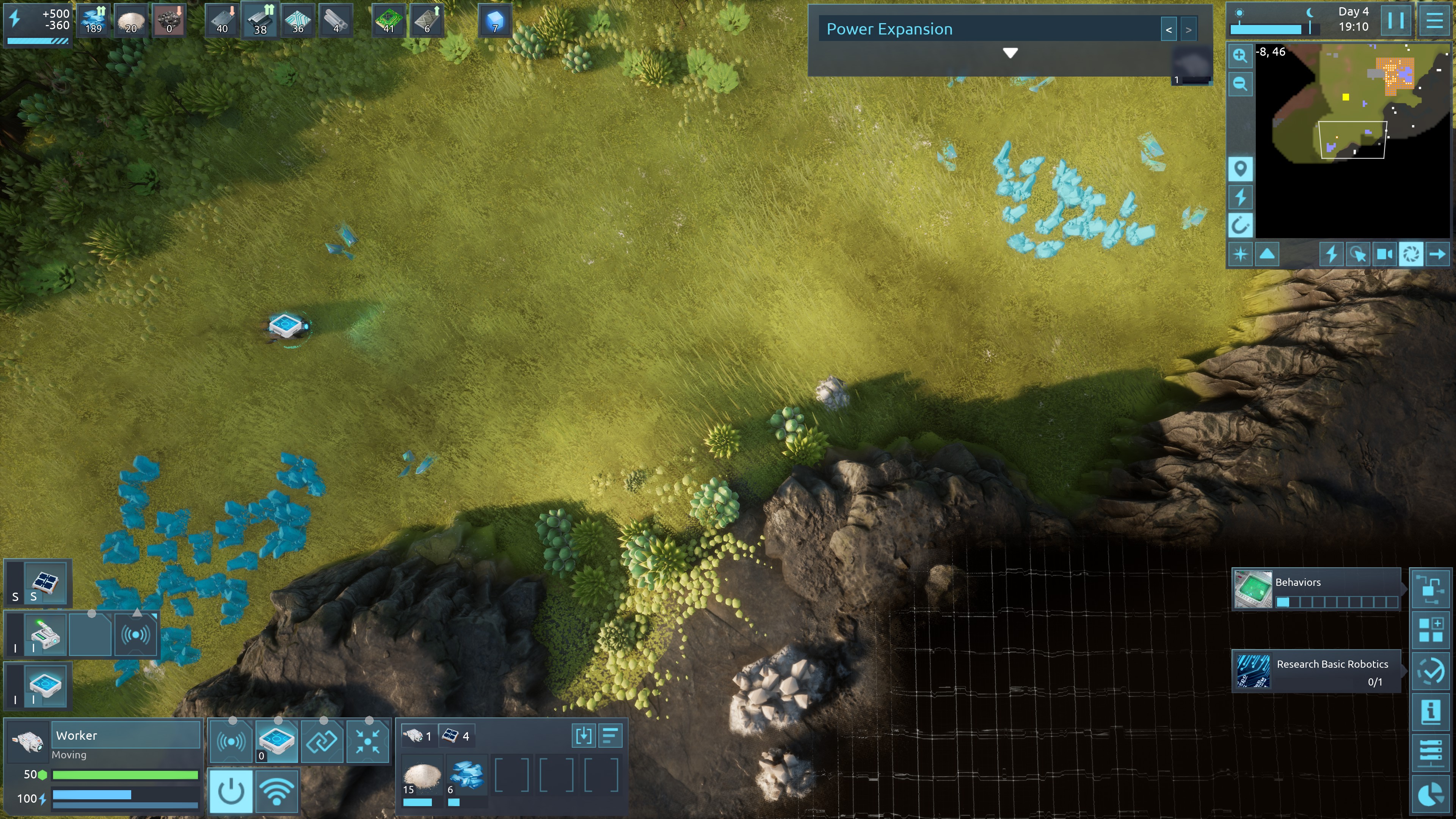Expand the Power Expansion objective dropdown arrow

click(x=1010, y=53)
